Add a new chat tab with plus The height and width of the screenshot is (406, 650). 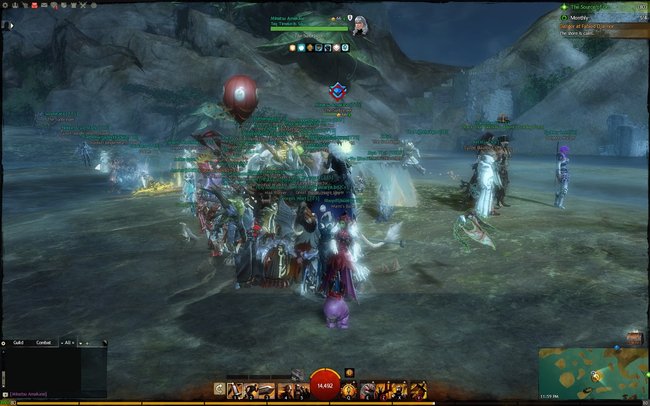pos(84,343)
